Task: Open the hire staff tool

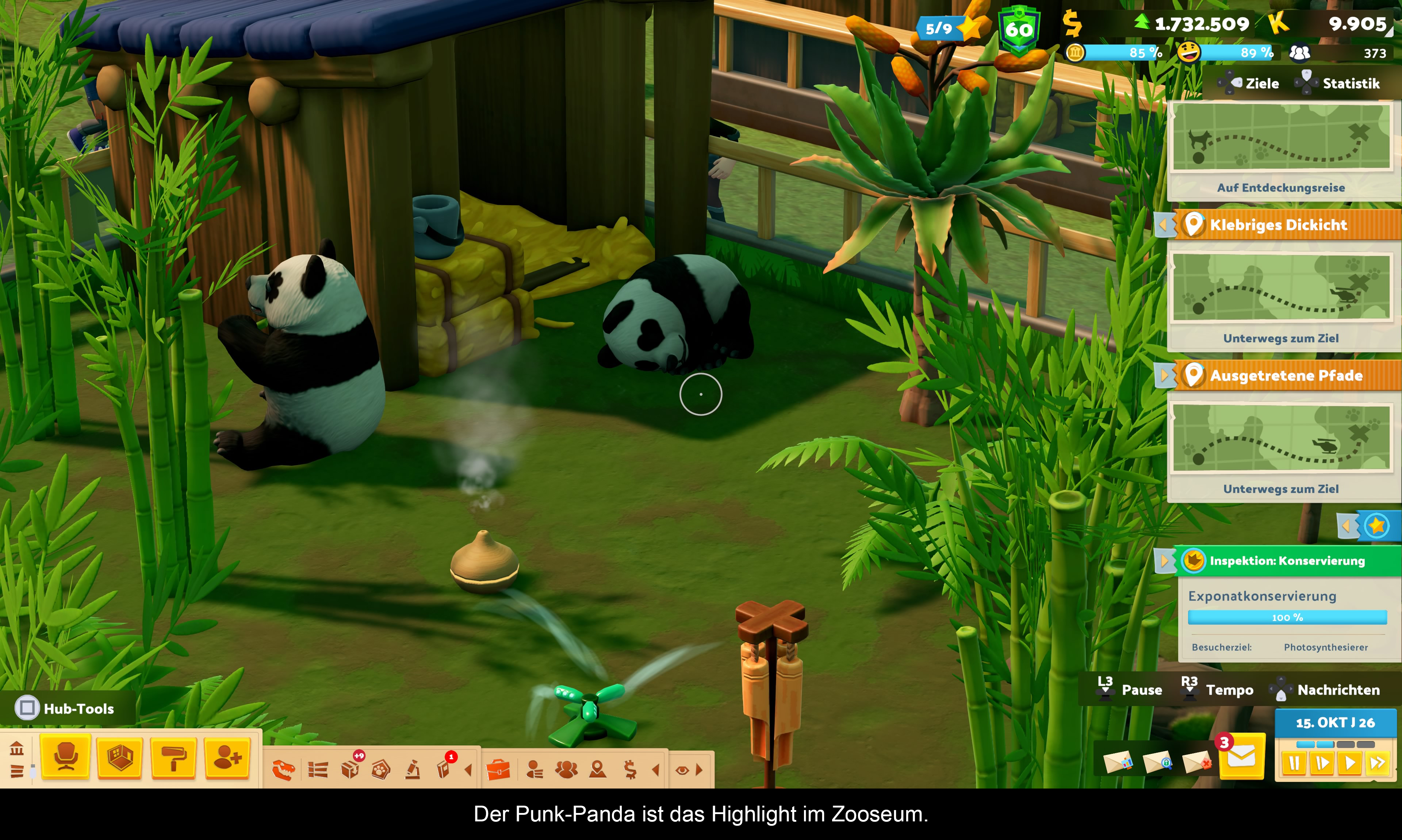Action: tap(227, 757)
